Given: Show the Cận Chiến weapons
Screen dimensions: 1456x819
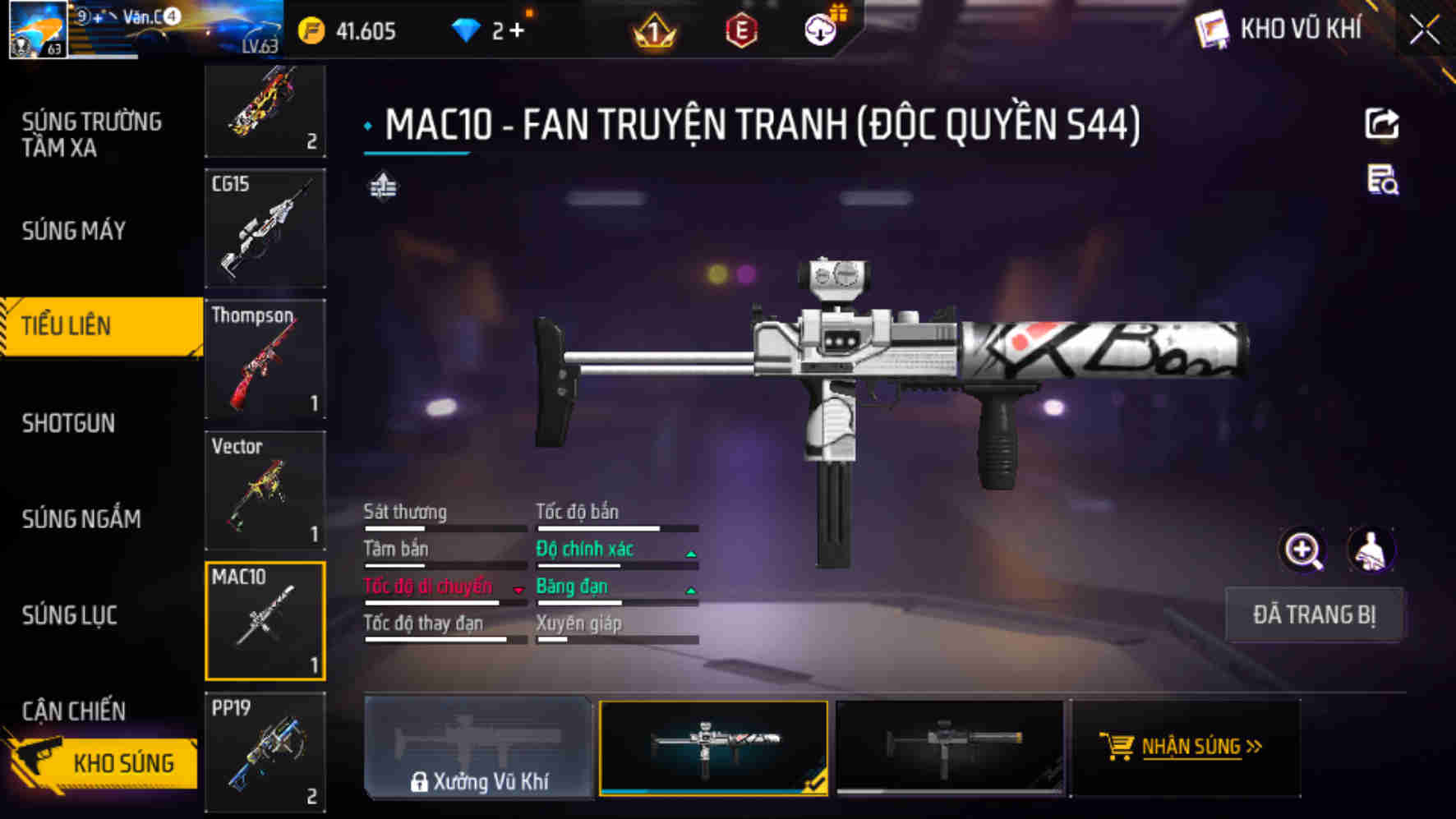Looking at the screenshot, I should (x=74, y=711).
